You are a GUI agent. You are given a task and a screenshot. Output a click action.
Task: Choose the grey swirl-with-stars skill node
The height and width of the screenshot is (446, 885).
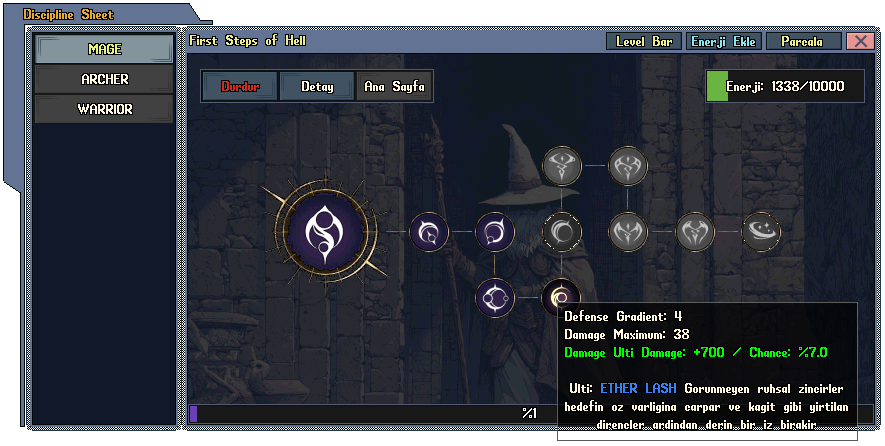761,232
